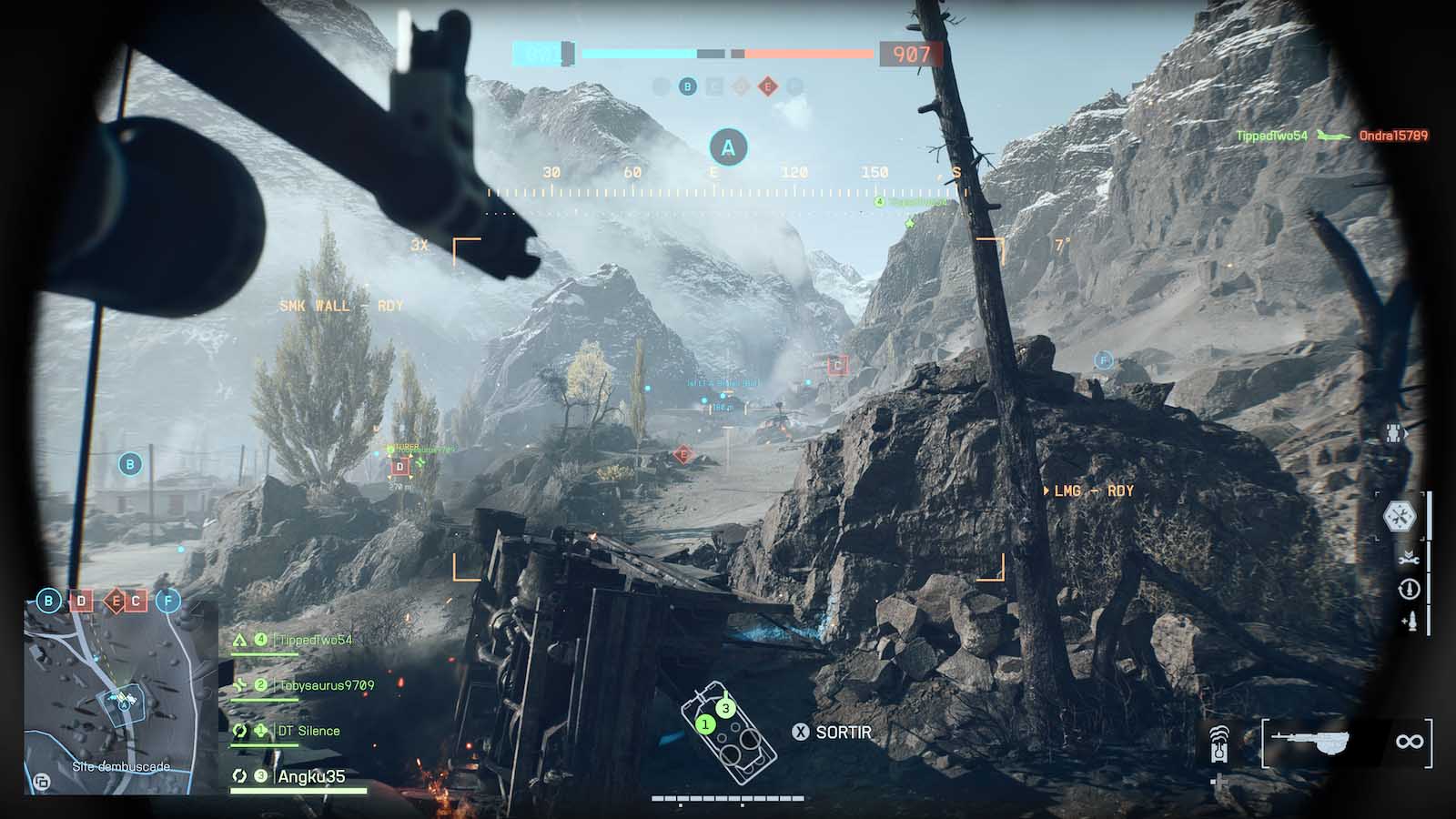1456x819 pixels.
Task: Select your own entry Angku35
Action: click(x=311, y=776)
